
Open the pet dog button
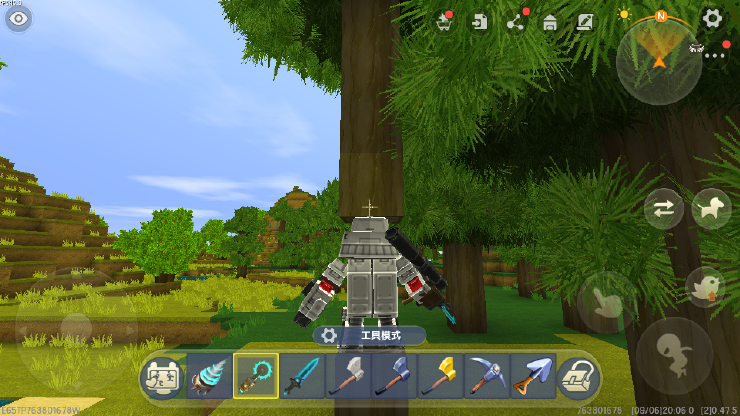[x=711, y=208]
